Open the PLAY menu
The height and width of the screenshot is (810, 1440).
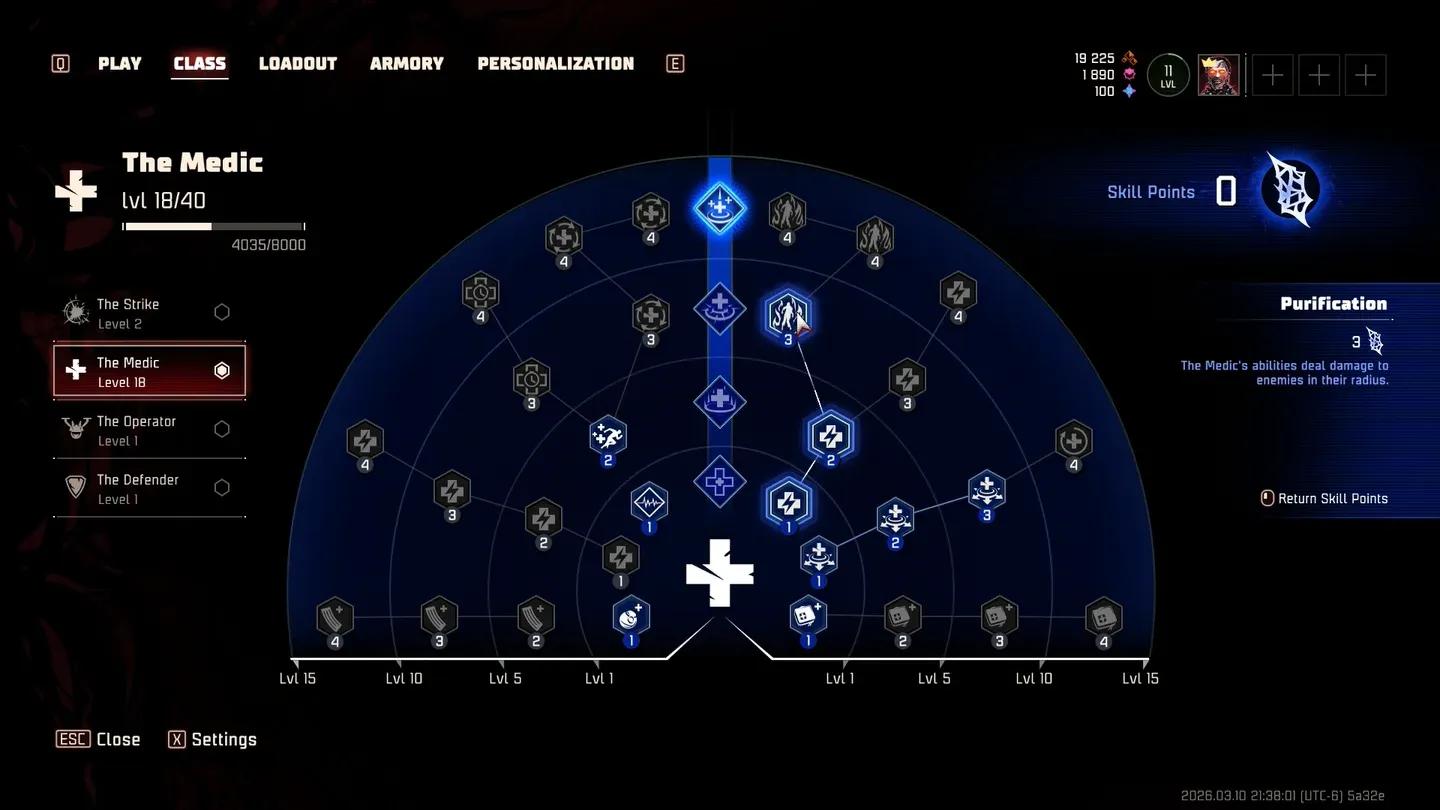point(119,63)
